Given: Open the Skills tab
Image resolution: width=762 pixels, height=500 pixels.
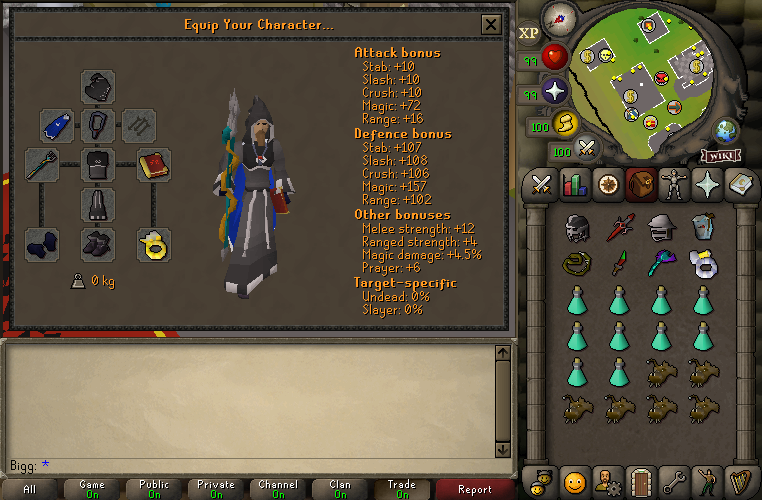Looking at the screenshot, I should [575, 185].
